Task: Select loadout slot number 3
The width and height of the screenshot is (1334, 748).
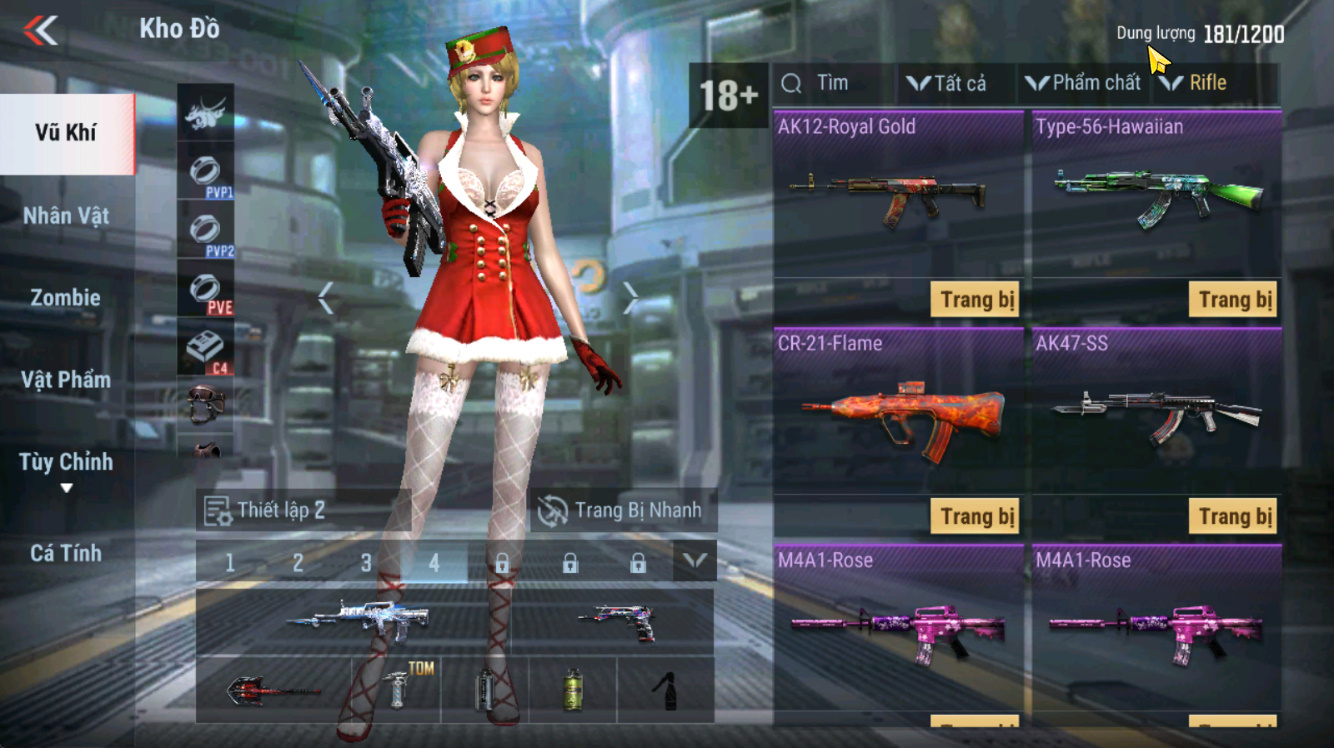Action: click(366, 563)
